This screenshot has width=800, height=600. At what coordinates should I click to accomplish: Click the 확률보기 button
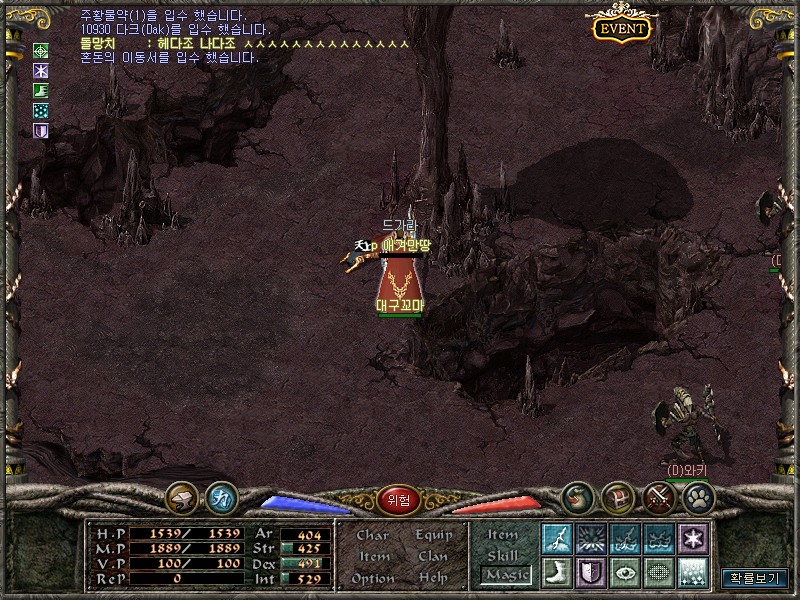[755, 578]
